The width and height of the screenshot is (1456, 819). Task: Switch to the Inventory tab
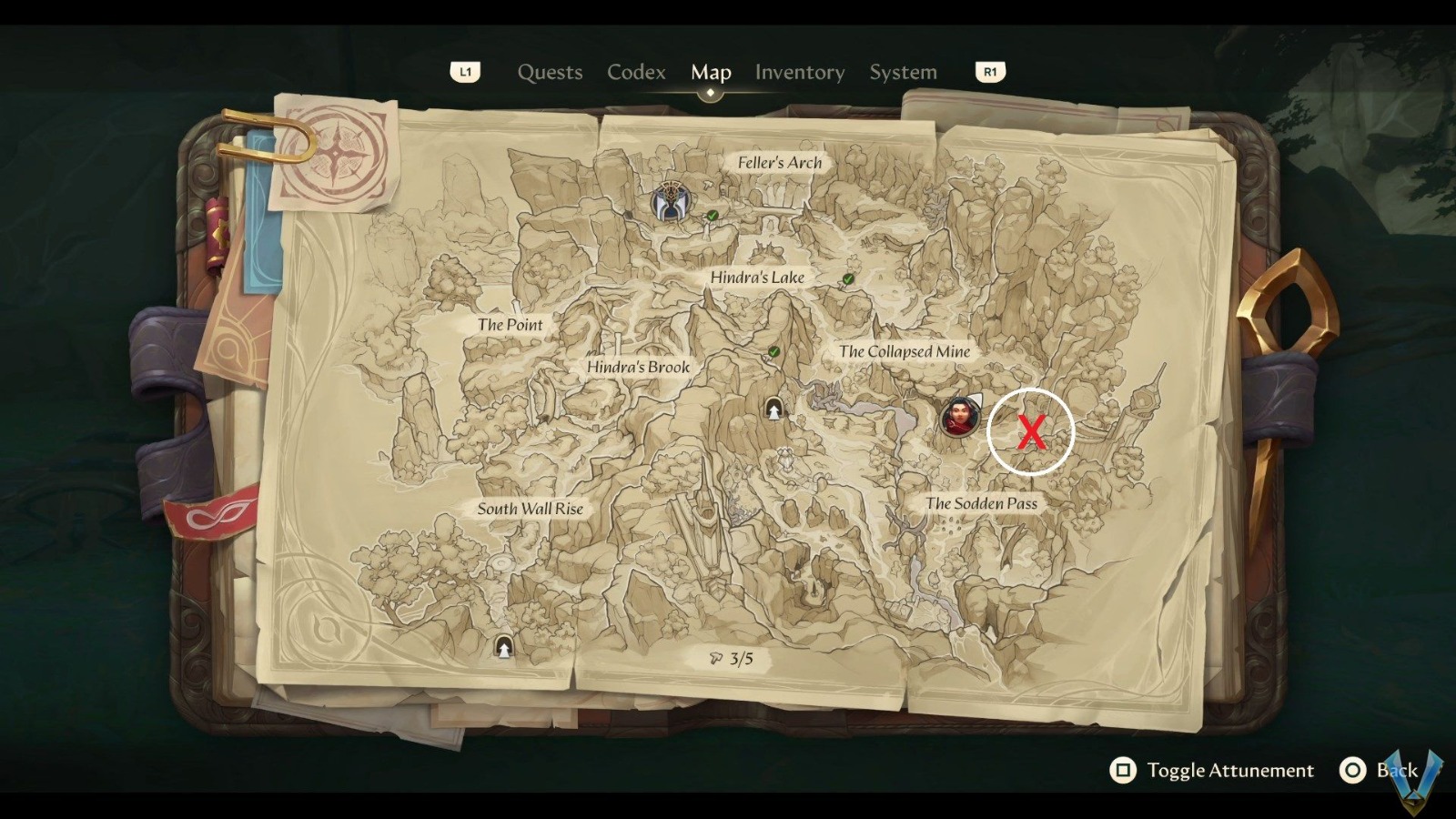tap(799, 72)
